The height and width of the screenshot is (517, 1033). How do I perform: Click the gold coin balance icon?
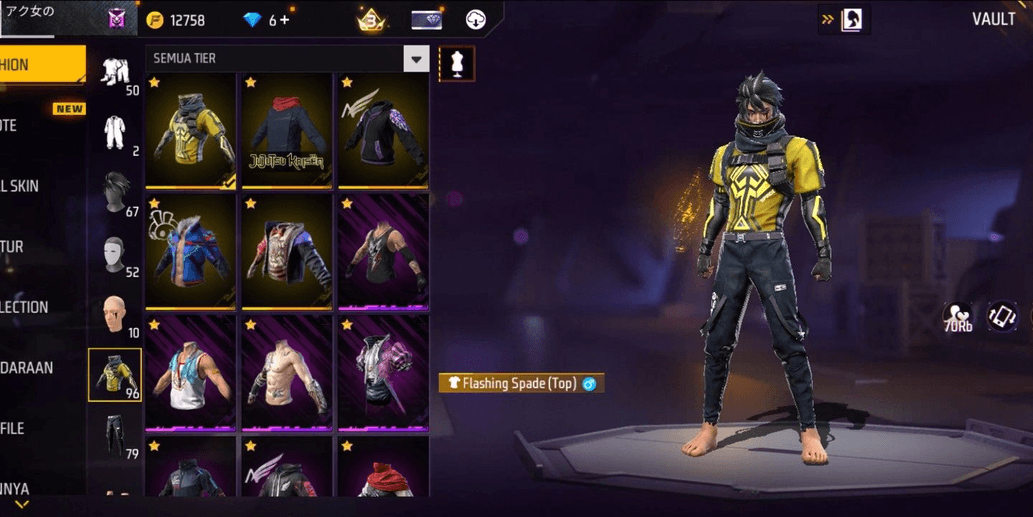[x=155, y=20]
